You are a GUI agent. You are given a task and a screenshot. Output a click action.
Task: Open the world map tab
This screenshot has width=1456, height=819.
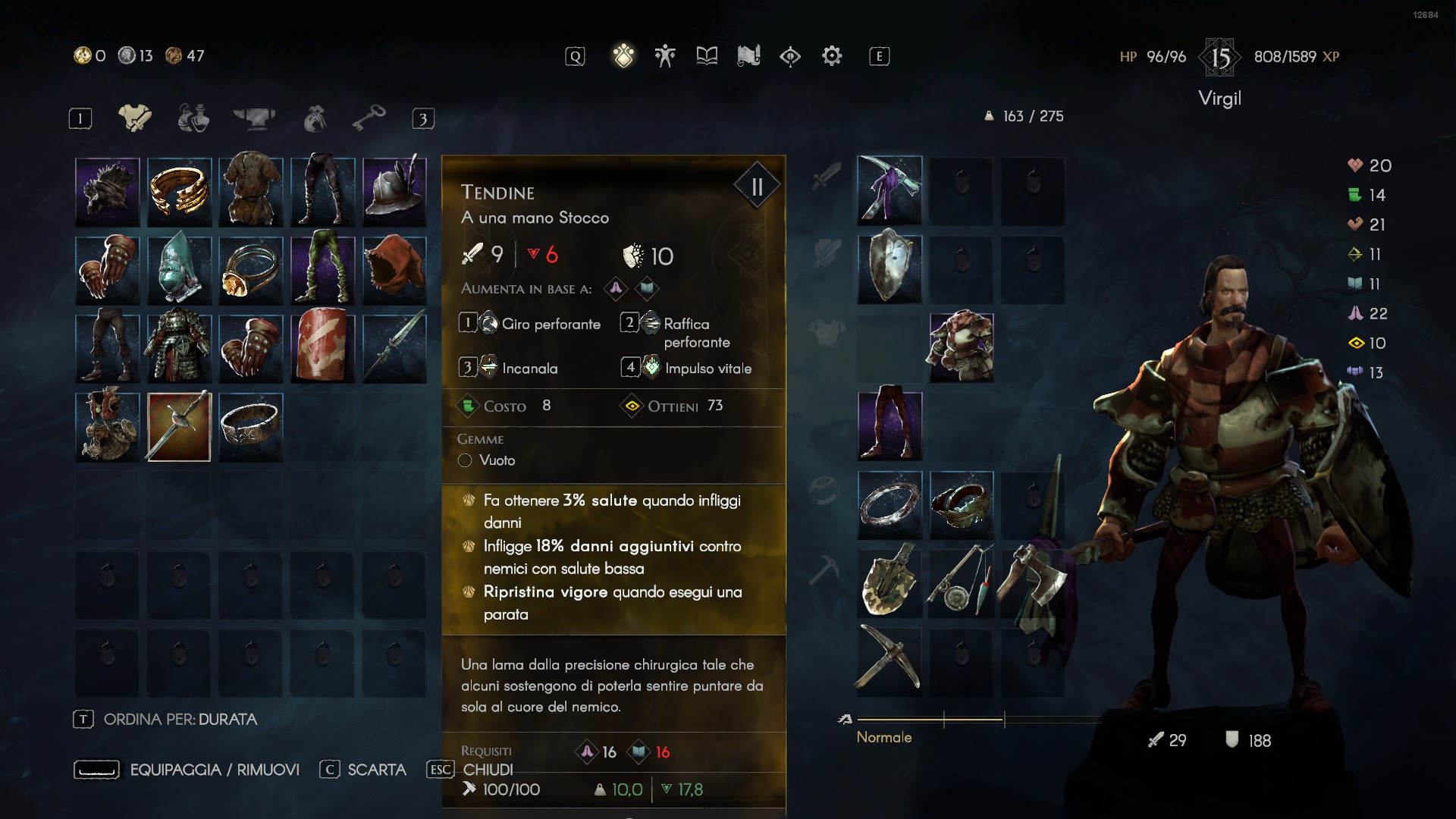pos(748,56)
